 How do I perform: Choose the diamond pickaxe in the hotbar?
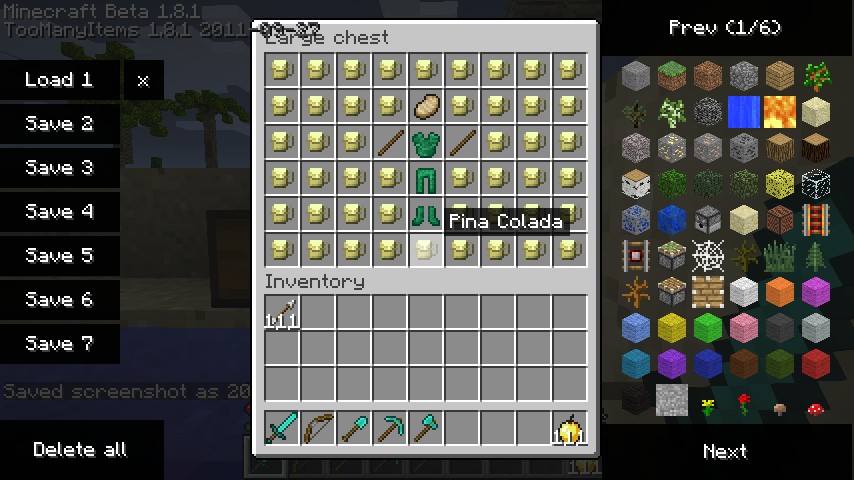click(x=390, y=429)
